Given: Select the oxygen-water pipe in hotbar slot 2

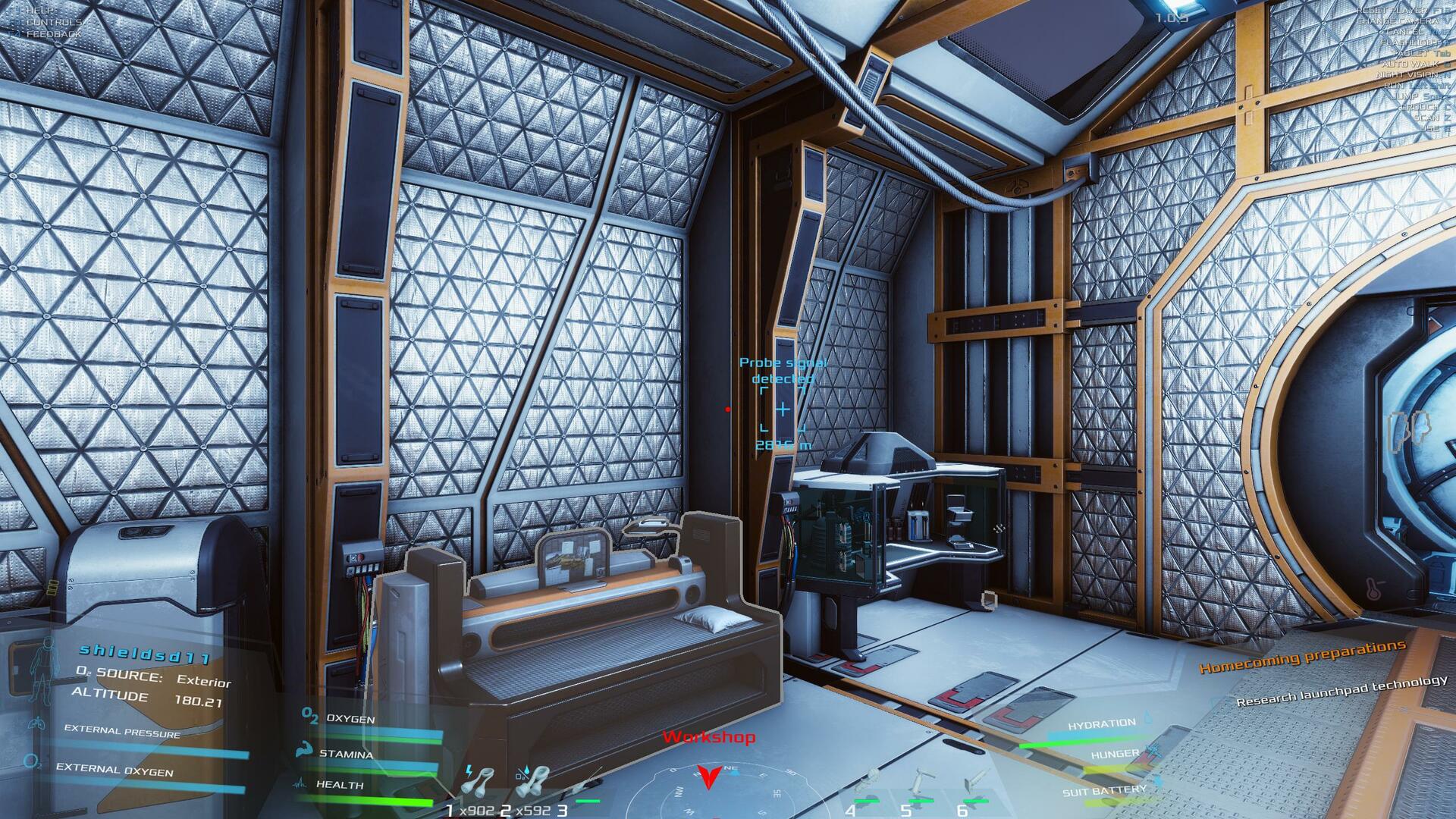Looking at the screenshot, I should 531,783.
